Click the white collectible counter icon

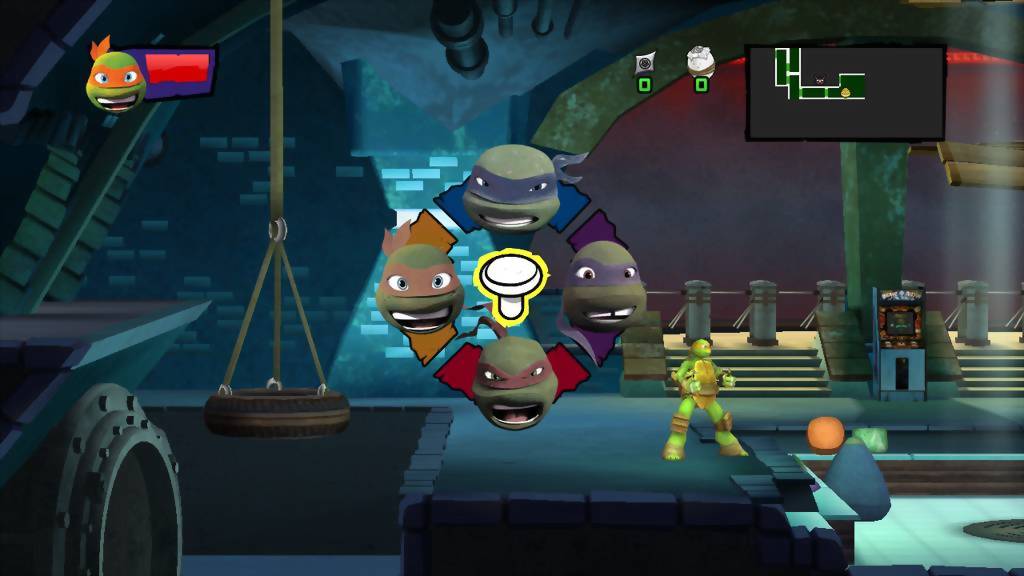point(701,62)
